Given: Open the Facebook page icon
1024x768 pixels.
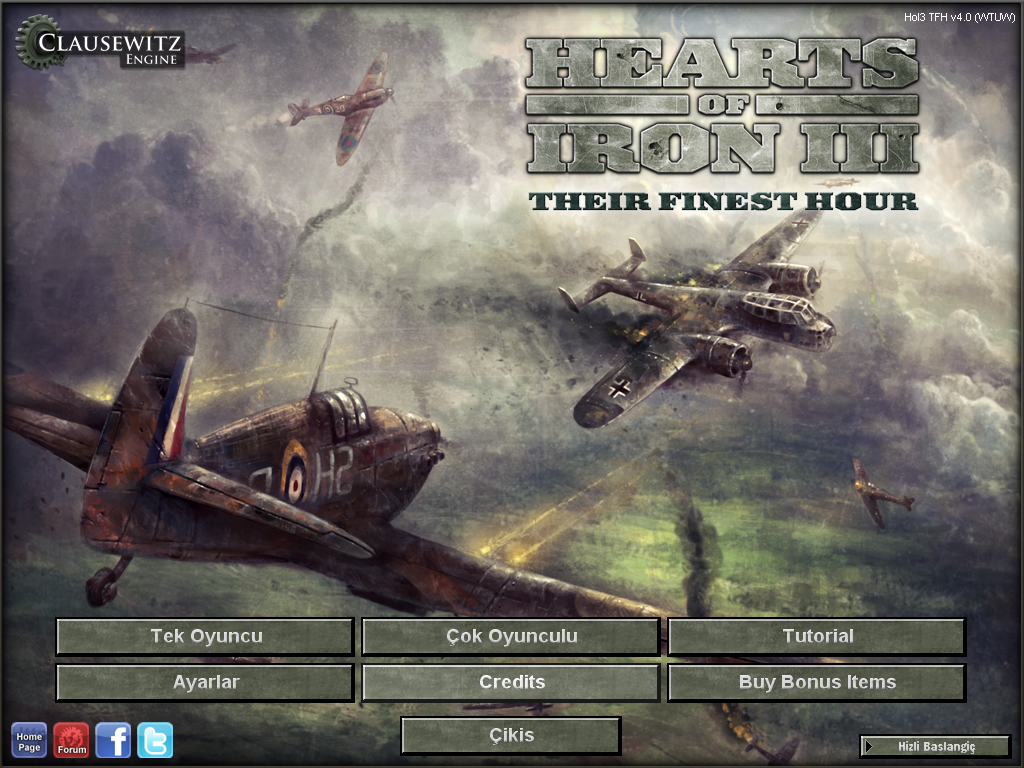Looking at the screenshot, I should [x=113, y=741].
